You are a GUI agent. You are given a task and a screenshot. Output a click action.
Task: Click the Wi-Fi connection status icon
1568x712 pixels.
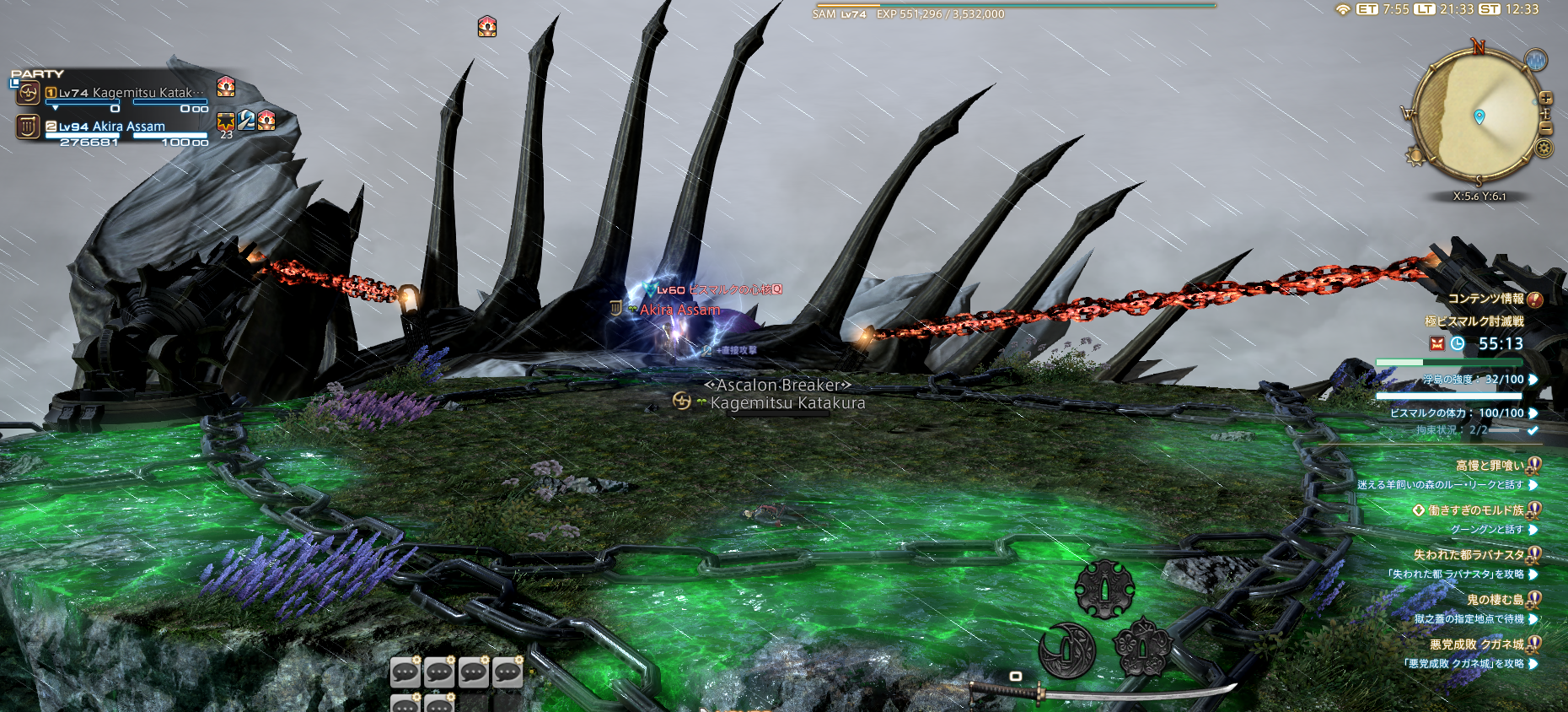[1342, 9]
